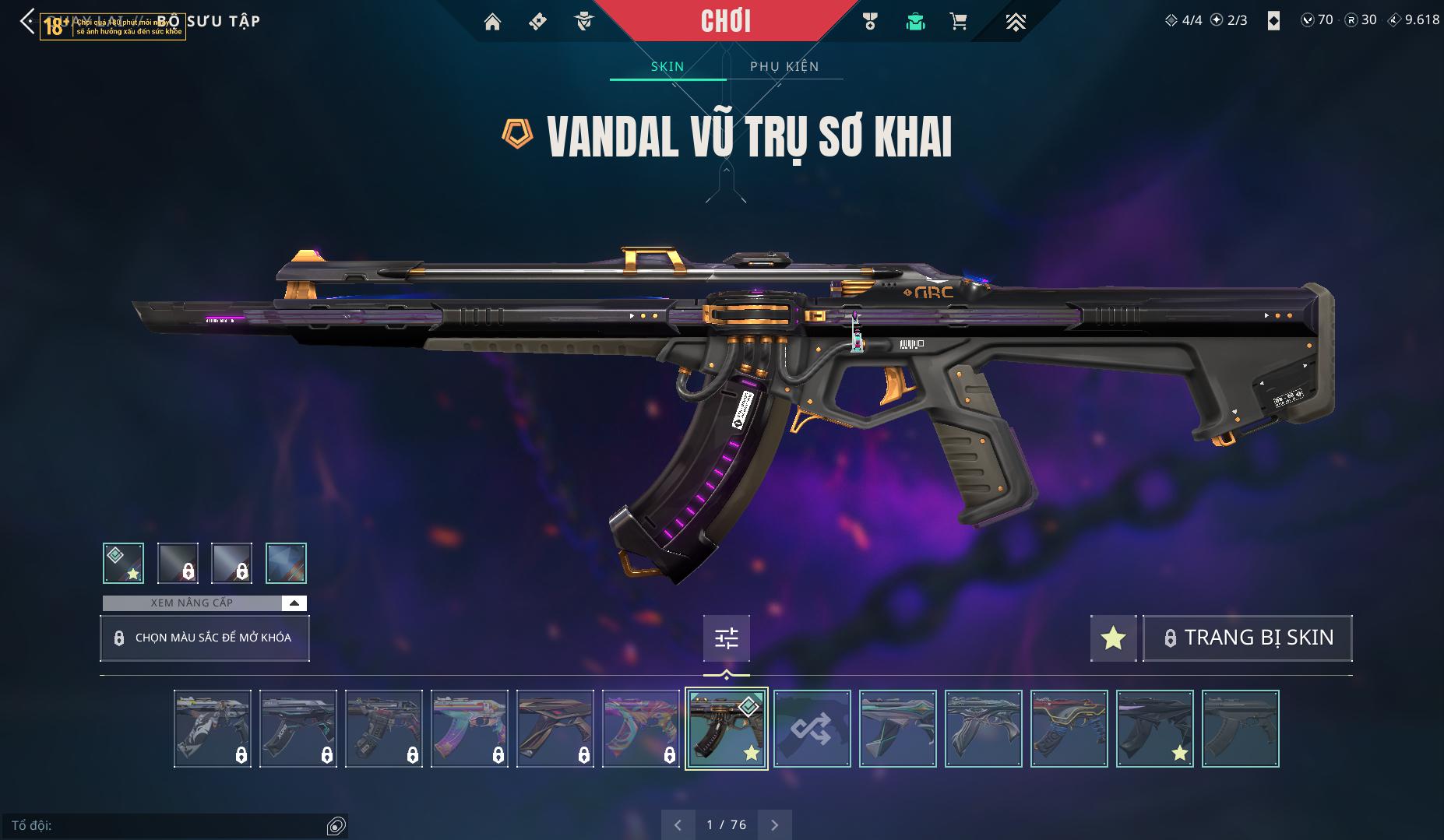1444x840 pixels.
Task: Click CHỌN MÀU SẮC ĐỂ MỞ KHÓA button
Action: tap(205, 638)
